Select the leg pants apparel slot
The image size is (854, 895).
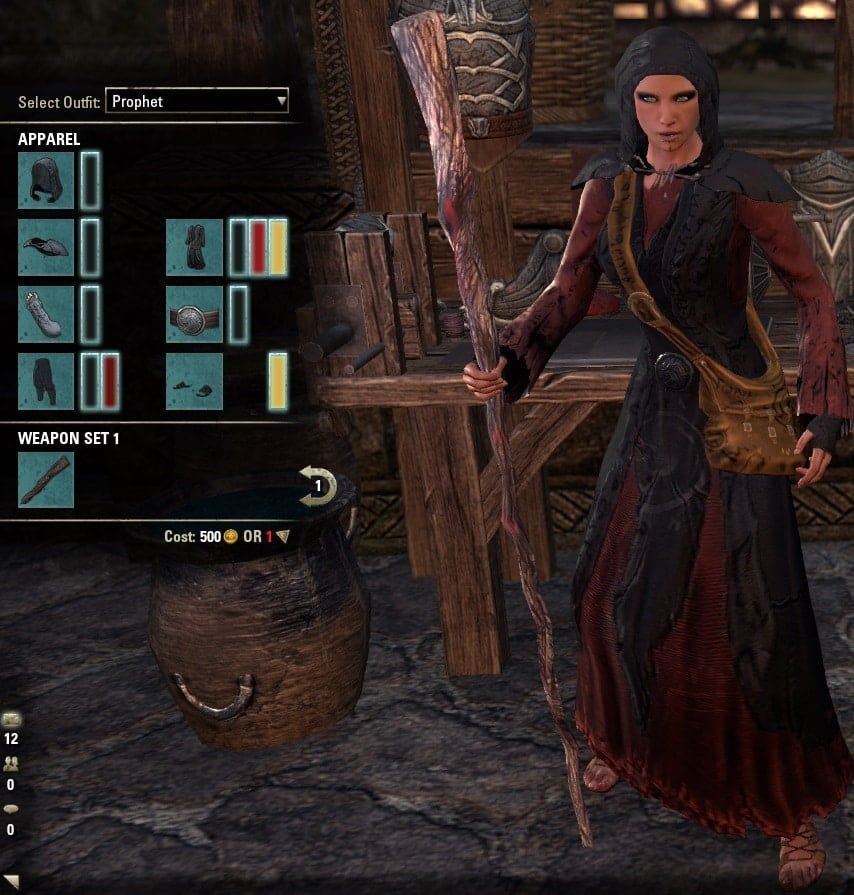pos(46,381)
